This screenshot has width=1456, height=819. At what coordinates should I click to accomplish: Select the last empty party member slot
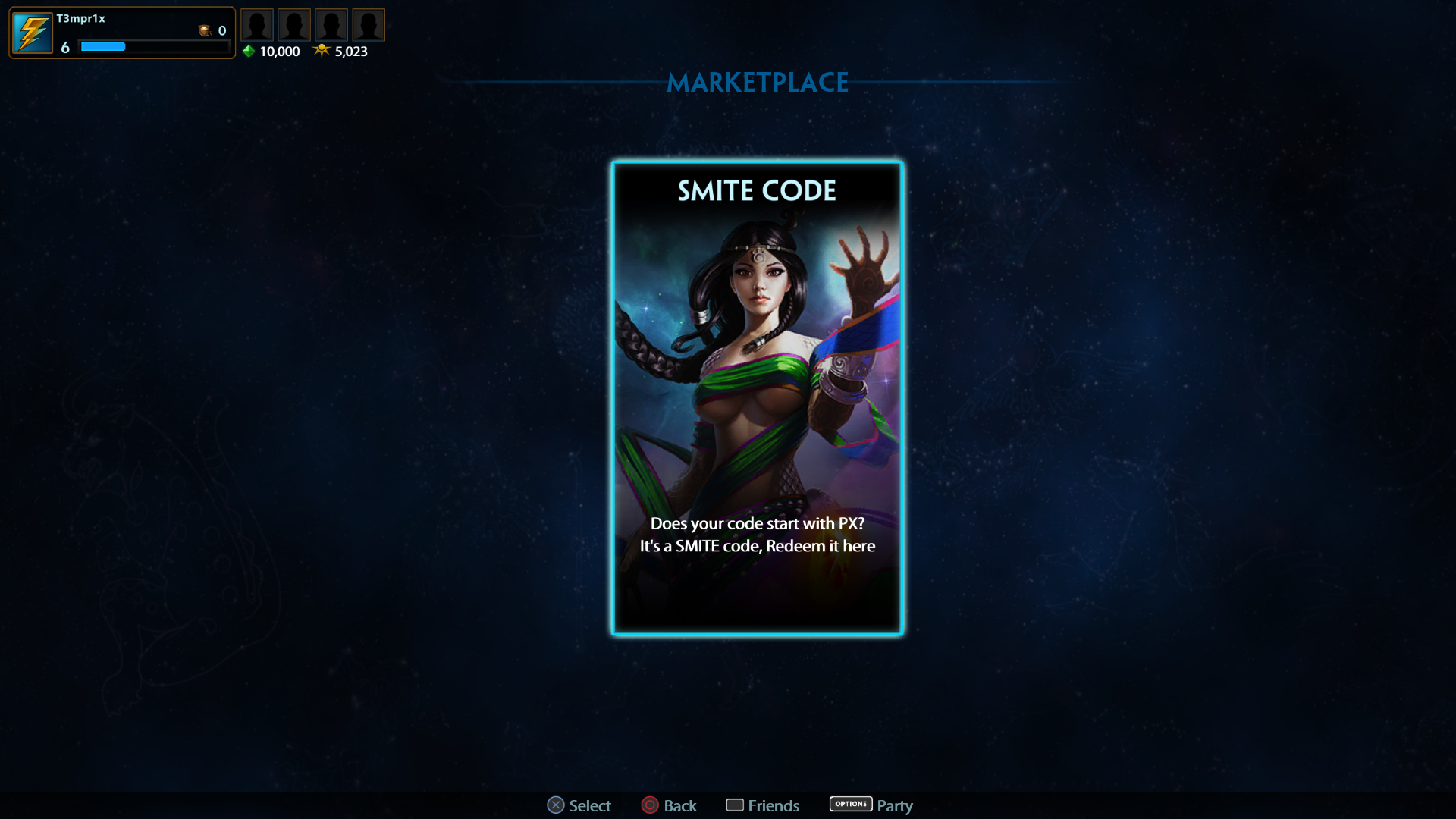click(x=369, y=24)
